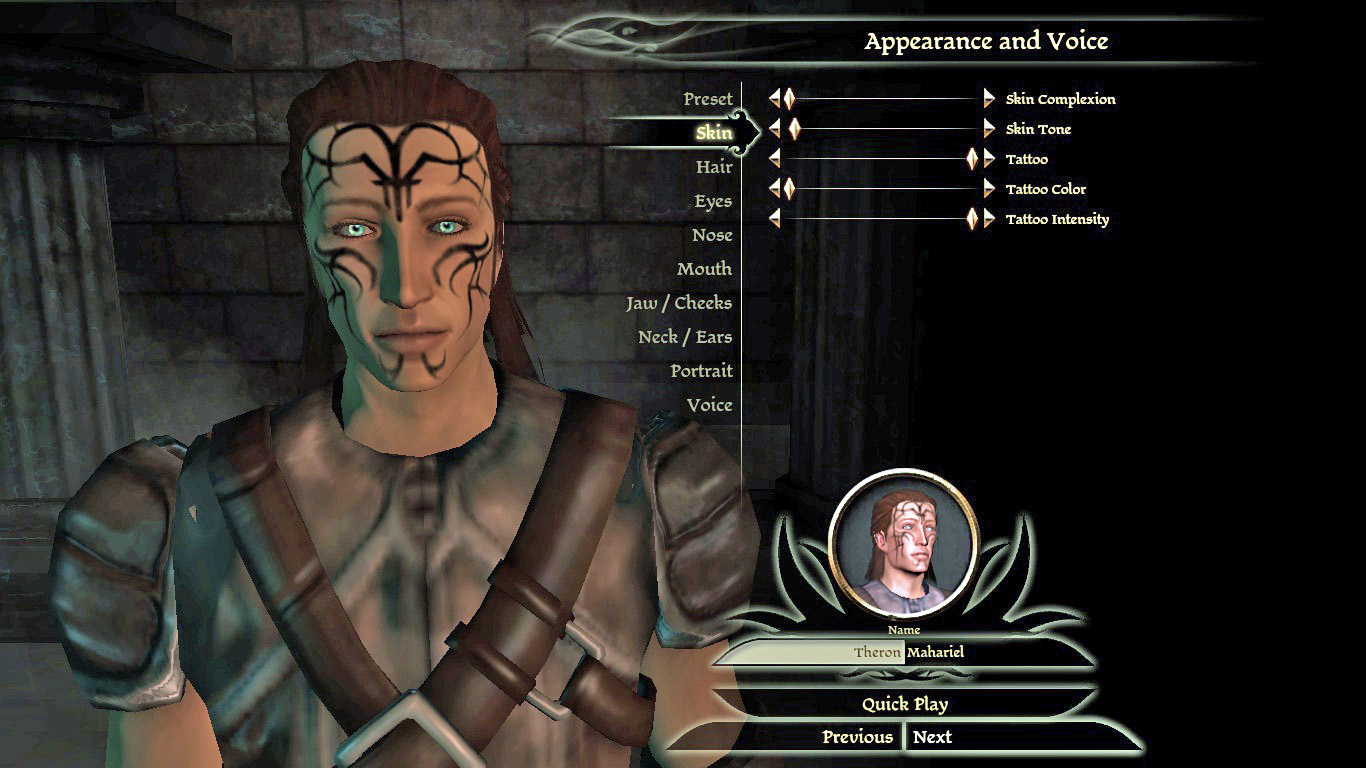1366x768 pixels.
Task: Increase Skin Complexion with right arrow
Action: click(989, 99)
